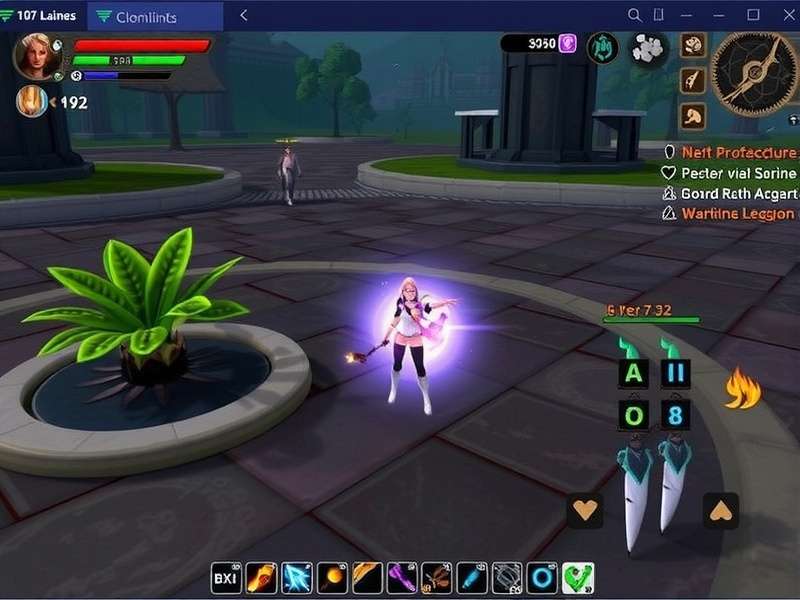Activate the blue lightning ability
This screenshot has height=600, width=800.
[296, 578]
